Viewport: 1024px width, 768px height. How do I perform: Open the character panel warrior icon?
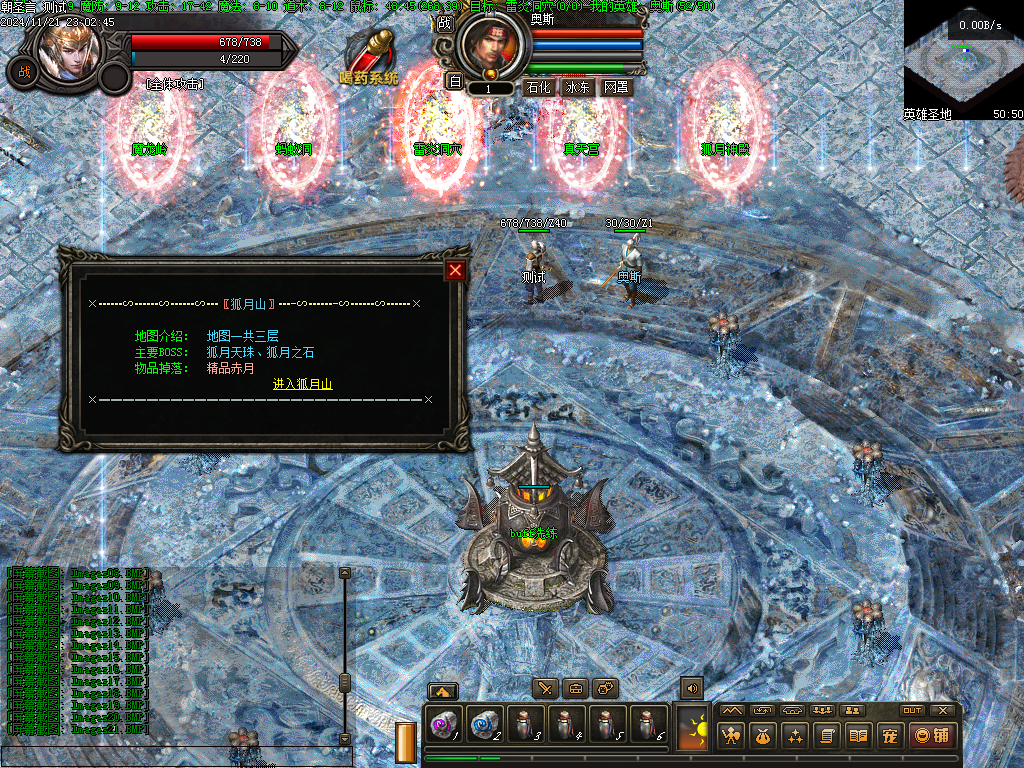click(732, 737)
